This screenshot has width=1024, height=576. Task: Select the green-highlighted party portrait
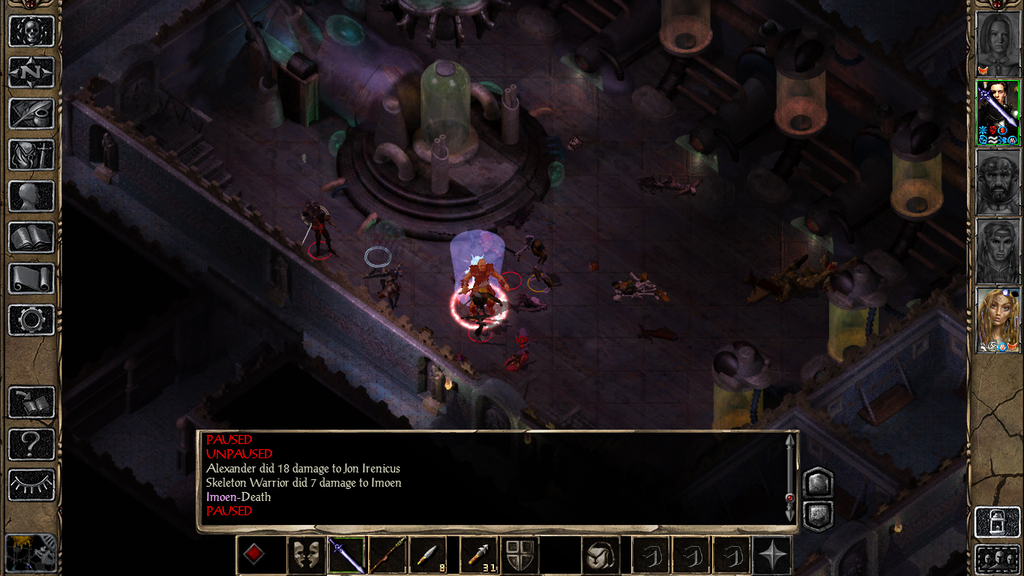(998, 112)
